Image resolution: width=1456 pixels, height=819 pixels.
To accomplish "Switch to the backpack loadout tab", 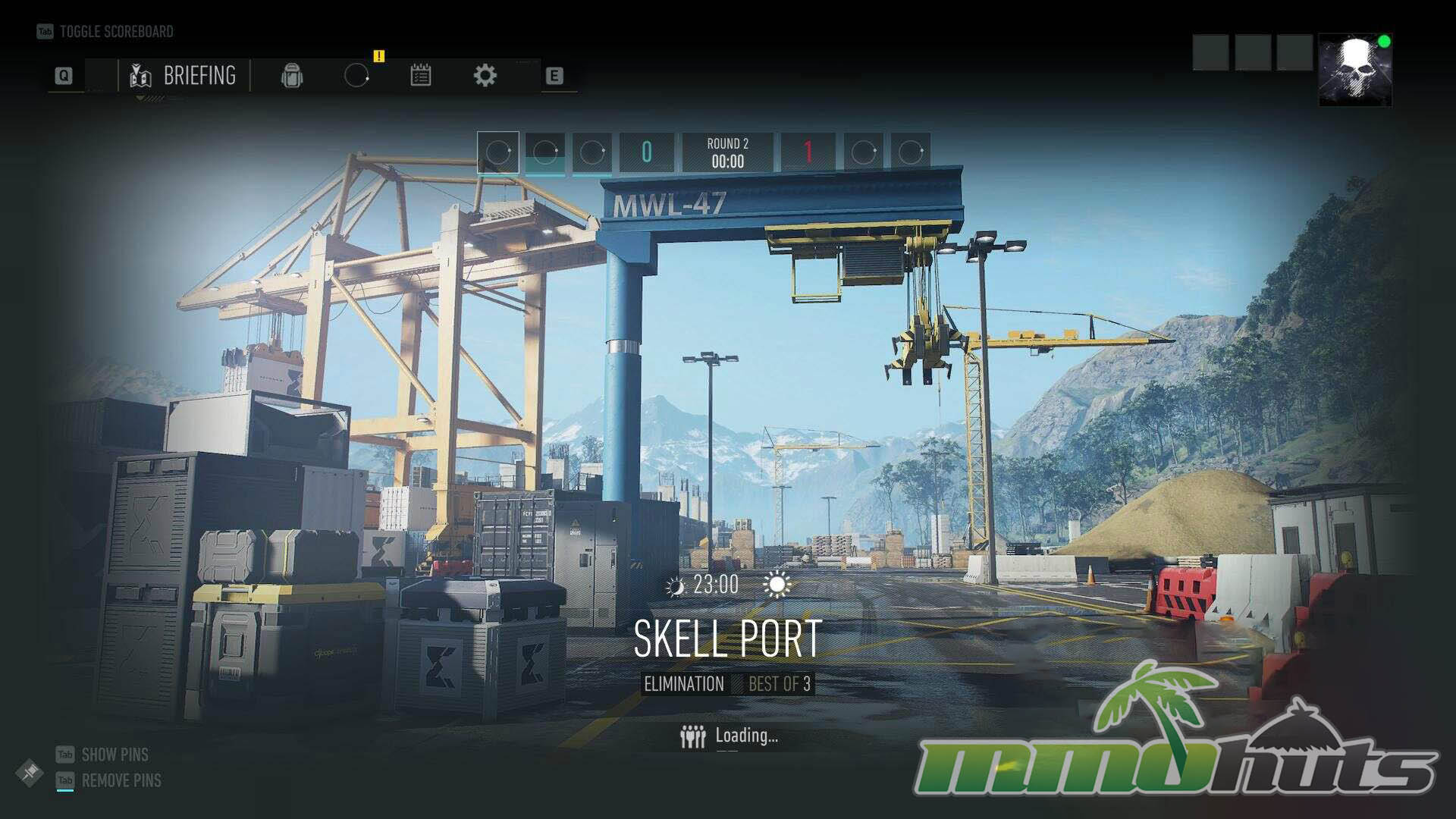I will point(292,76).
